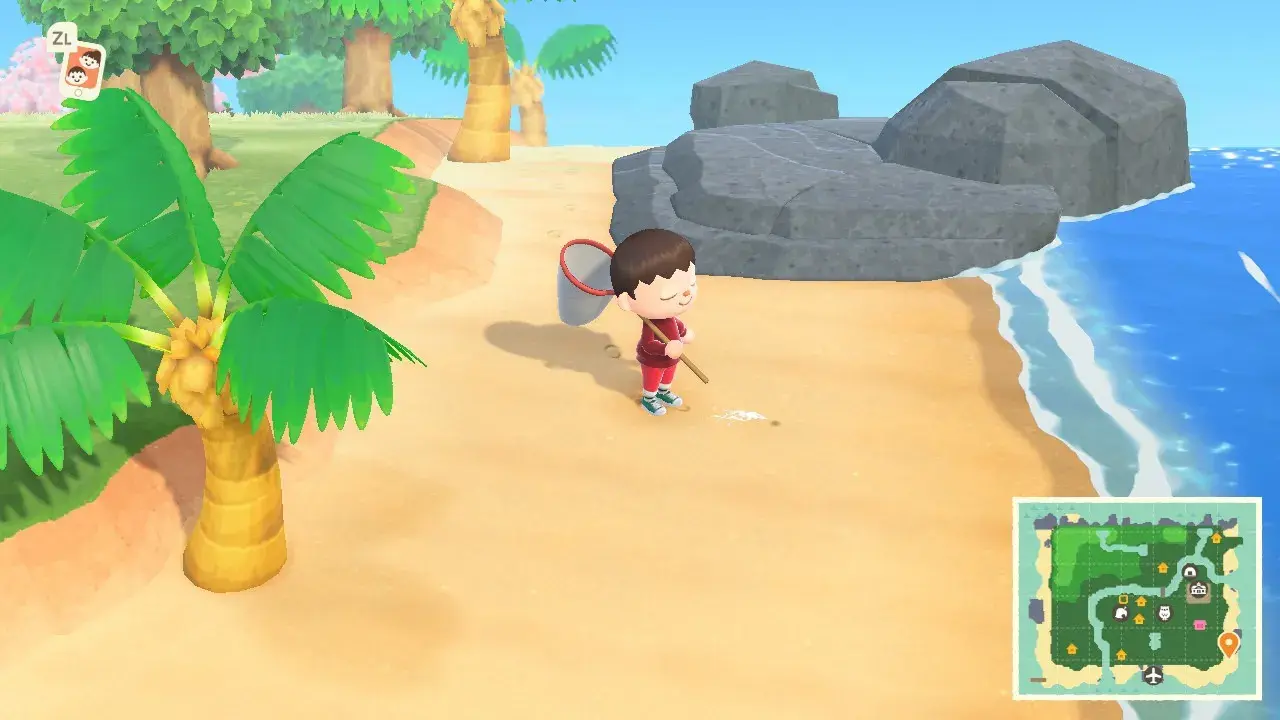Select the pink furniture square on the minimap
The width and height of the screenshot is (1280, 720).
1200,623
